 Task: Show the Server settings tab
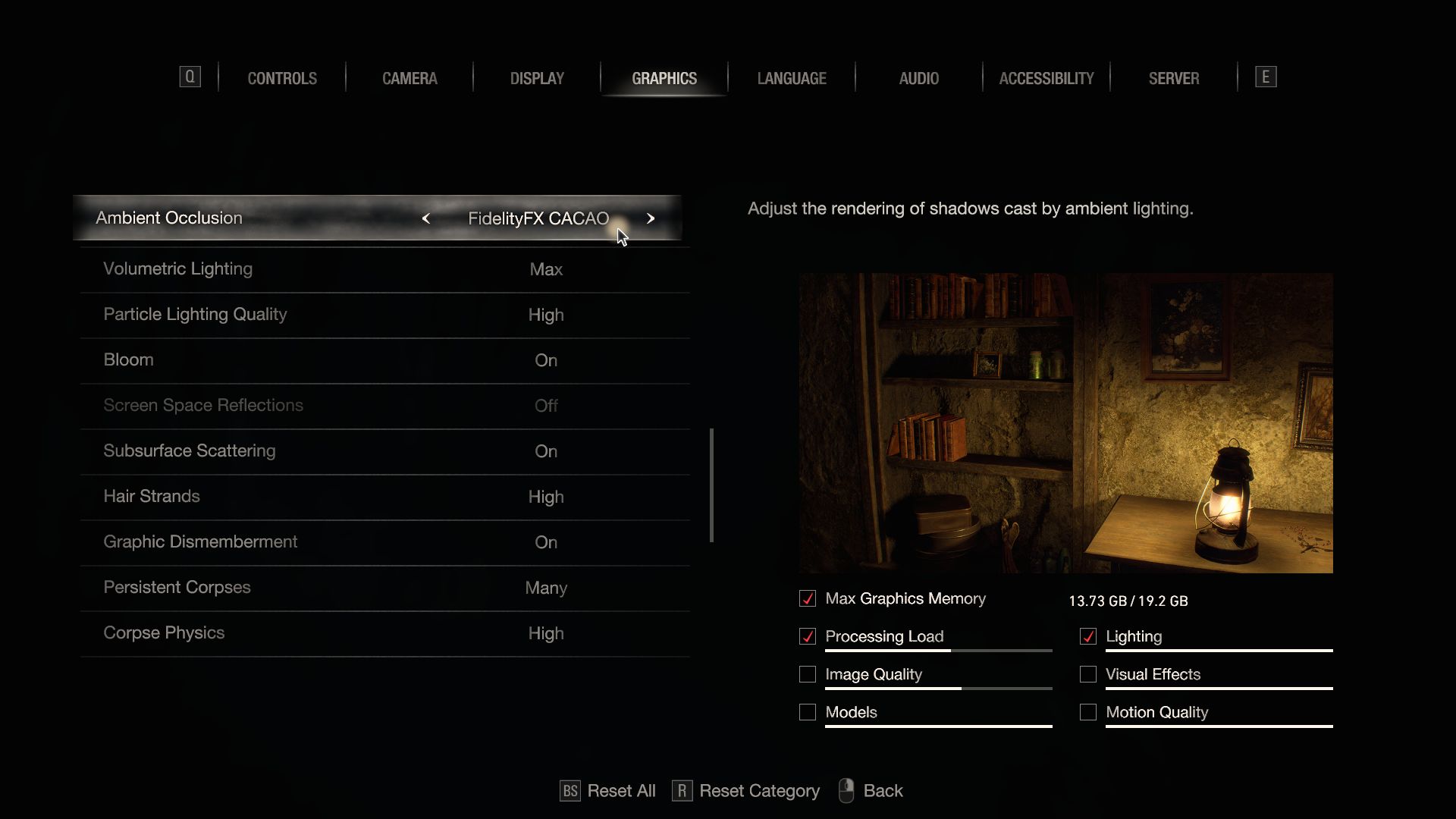(1174, 78)
